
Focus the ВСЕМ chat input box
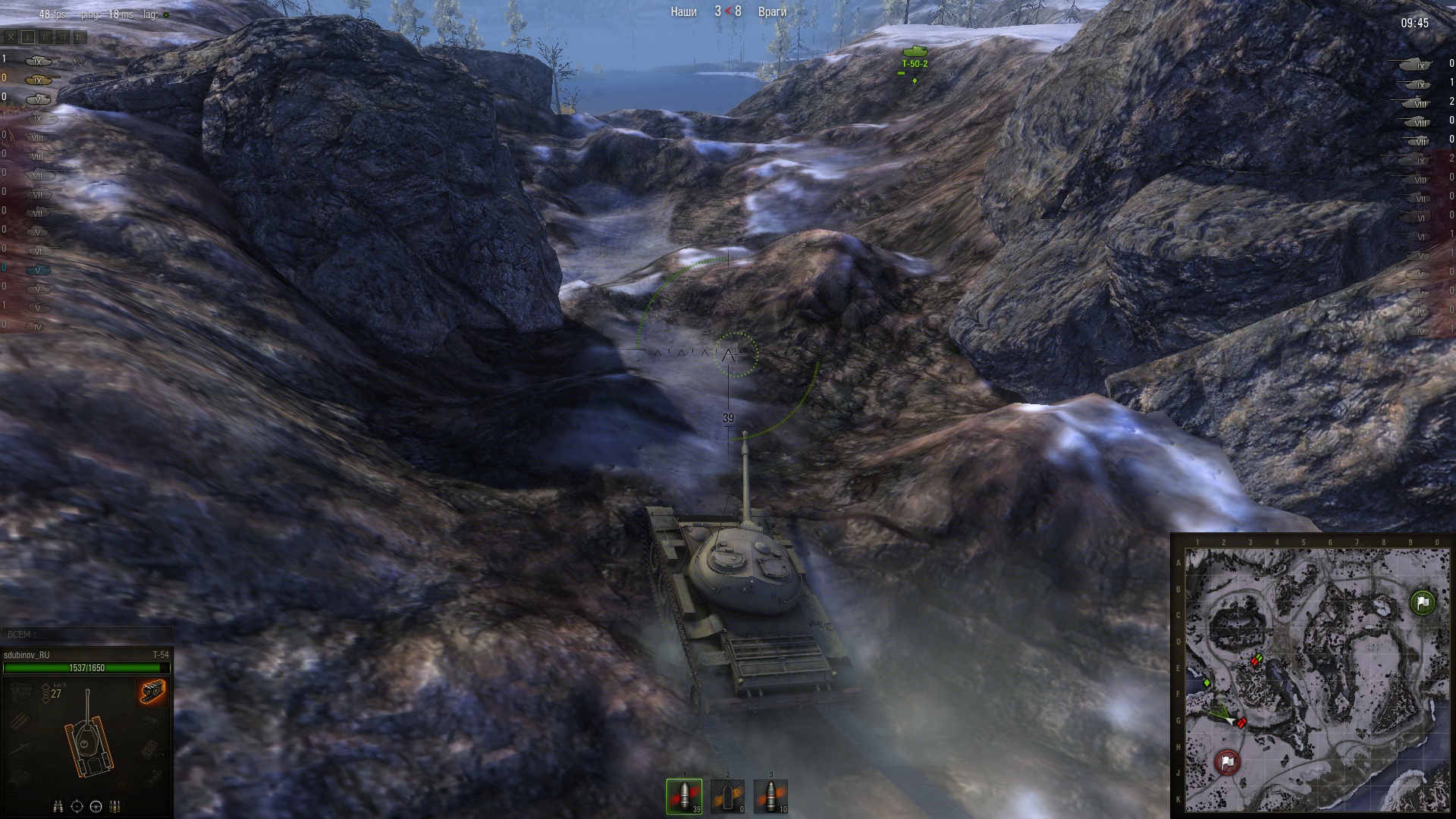[87, 634]
